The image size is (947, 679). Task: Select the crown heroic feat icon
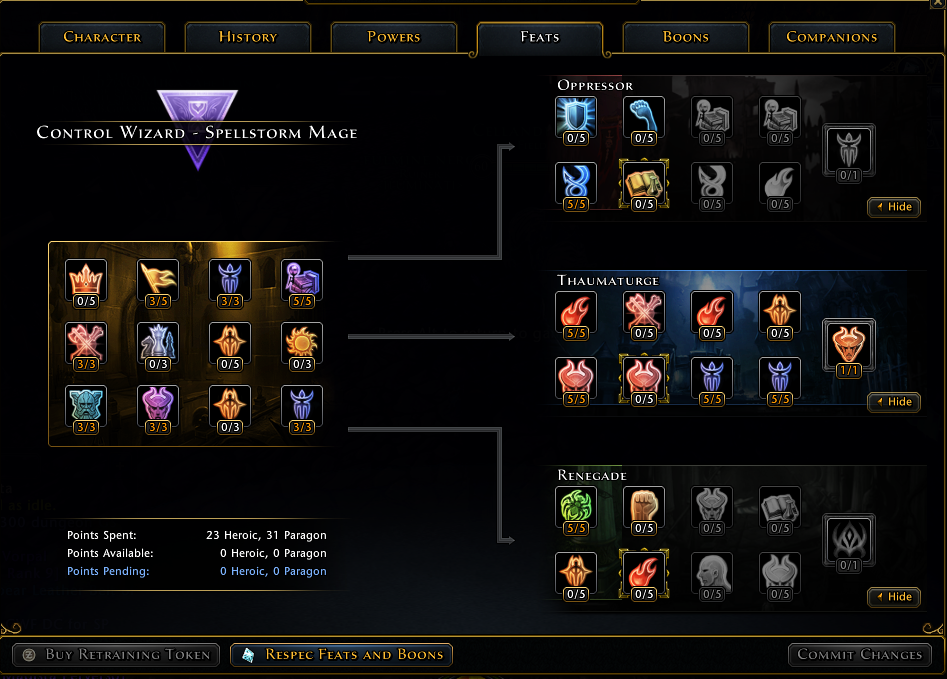[86, 279]
